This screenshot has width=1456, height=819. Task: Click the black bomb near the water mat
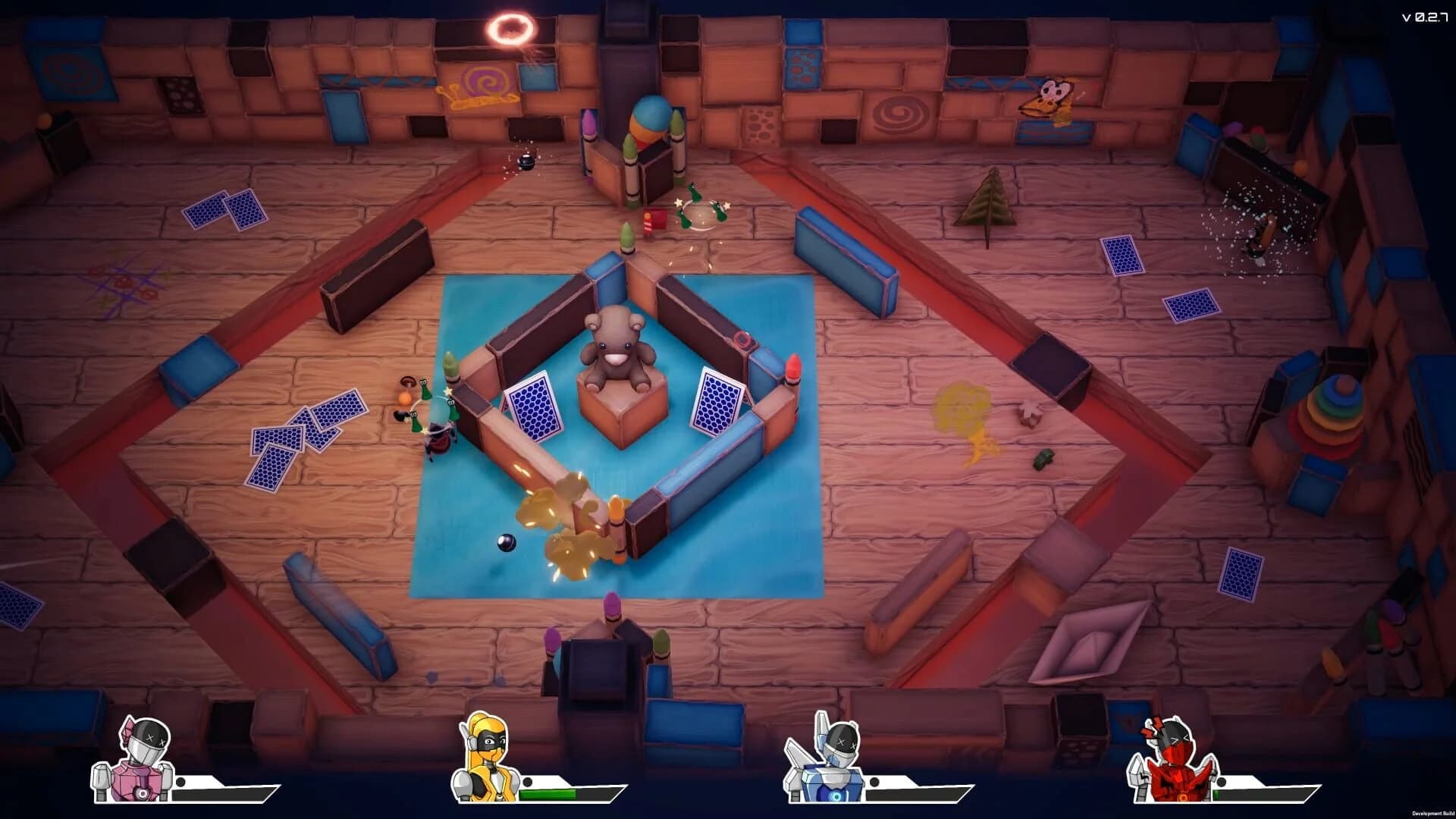pos(508,542)
